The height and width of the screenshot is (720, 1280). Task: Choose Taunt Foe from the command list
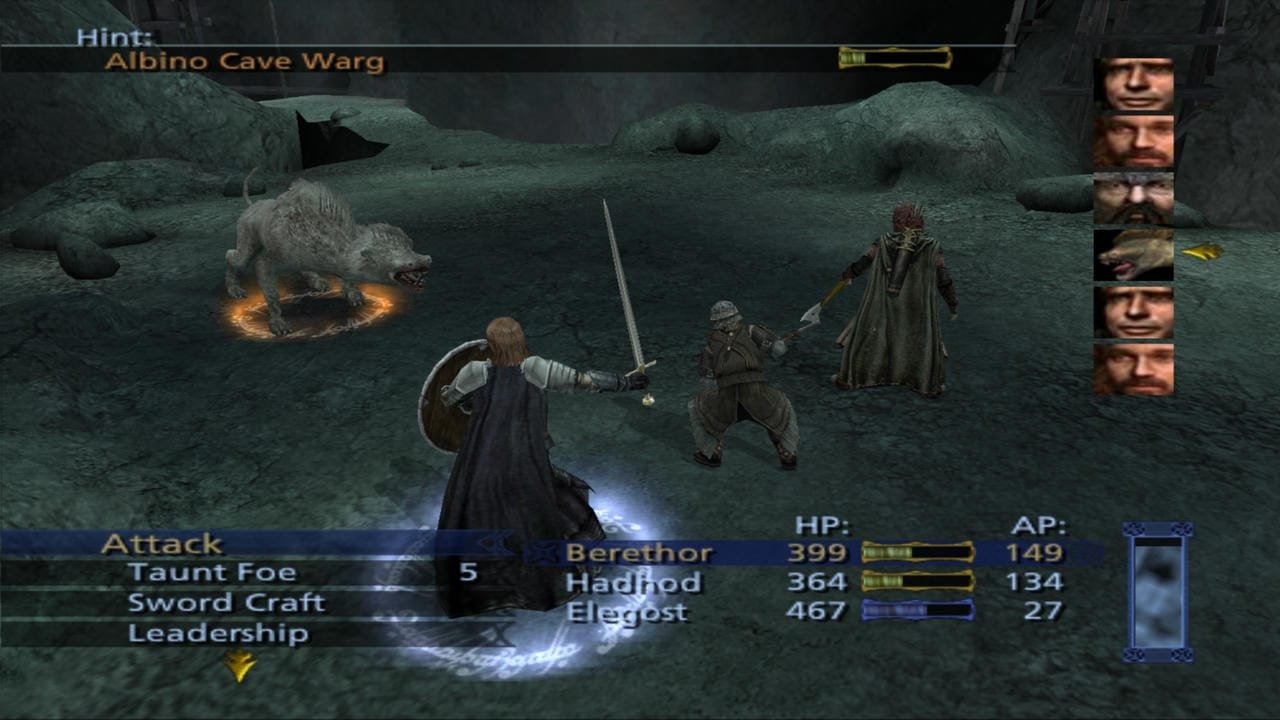pos(212,573)
